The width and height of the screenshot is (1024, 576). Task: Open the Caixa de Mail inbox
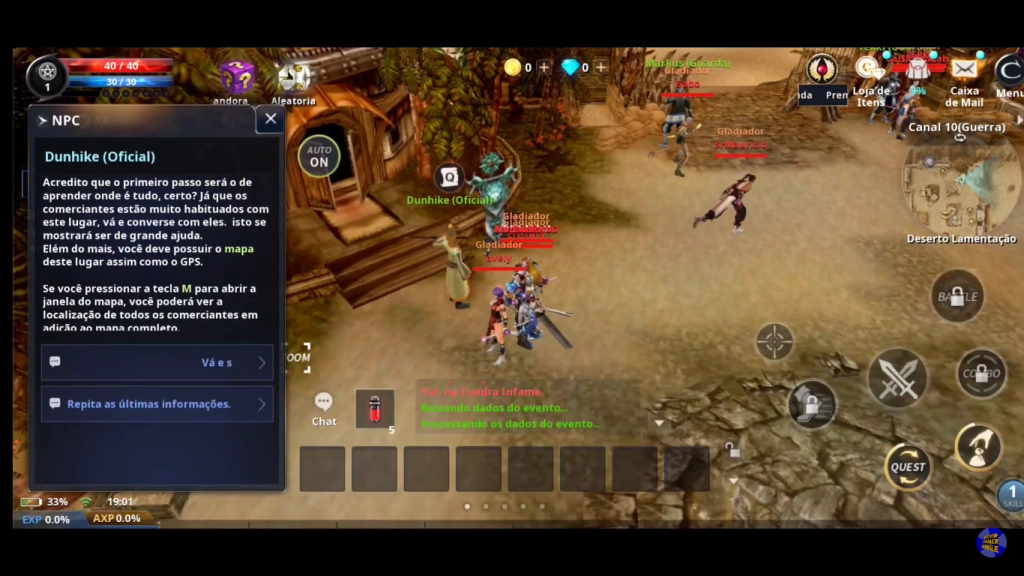964,70
